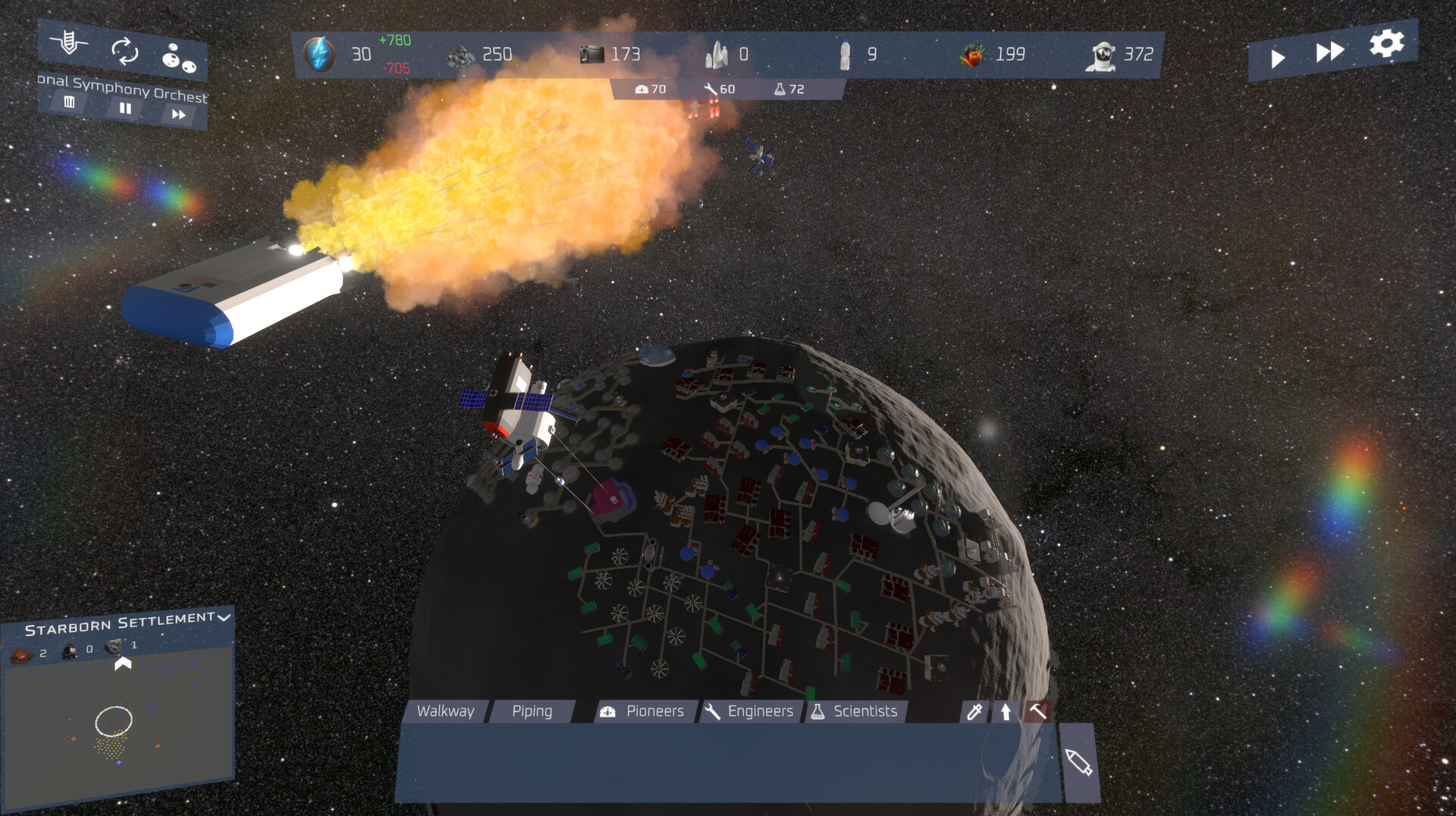Click the settlement minimap view
1456x816 pixels.
[x=118, y=720]
